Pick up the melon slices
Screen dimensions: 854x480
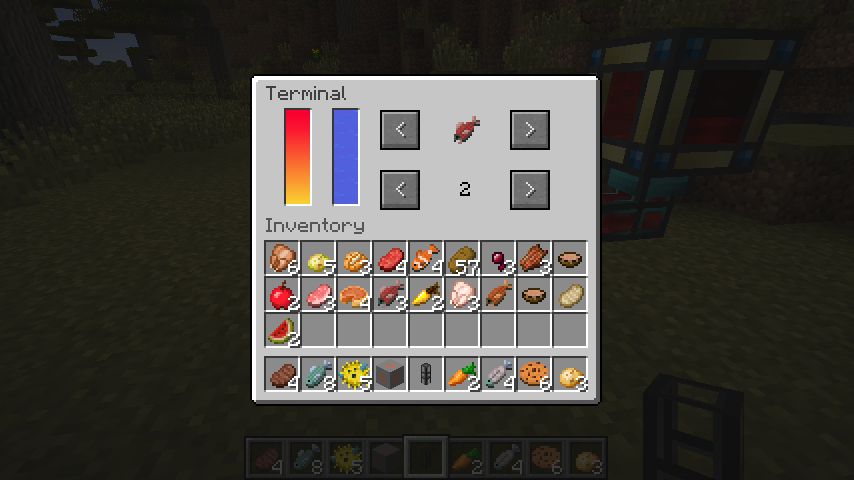282,331
